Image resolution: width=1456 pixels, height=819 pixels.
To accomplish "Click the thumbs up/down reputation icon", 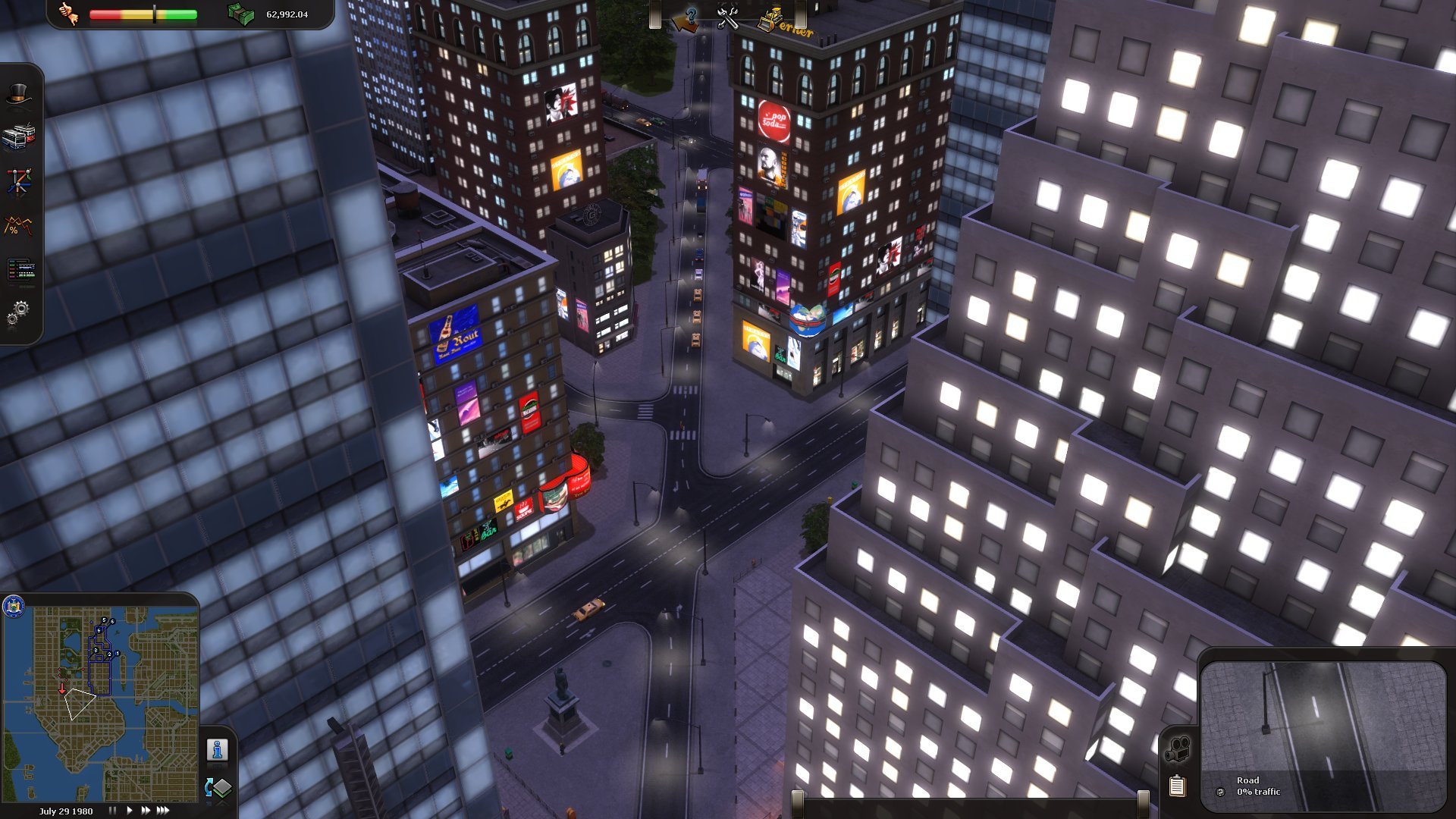I will (70, 14).
